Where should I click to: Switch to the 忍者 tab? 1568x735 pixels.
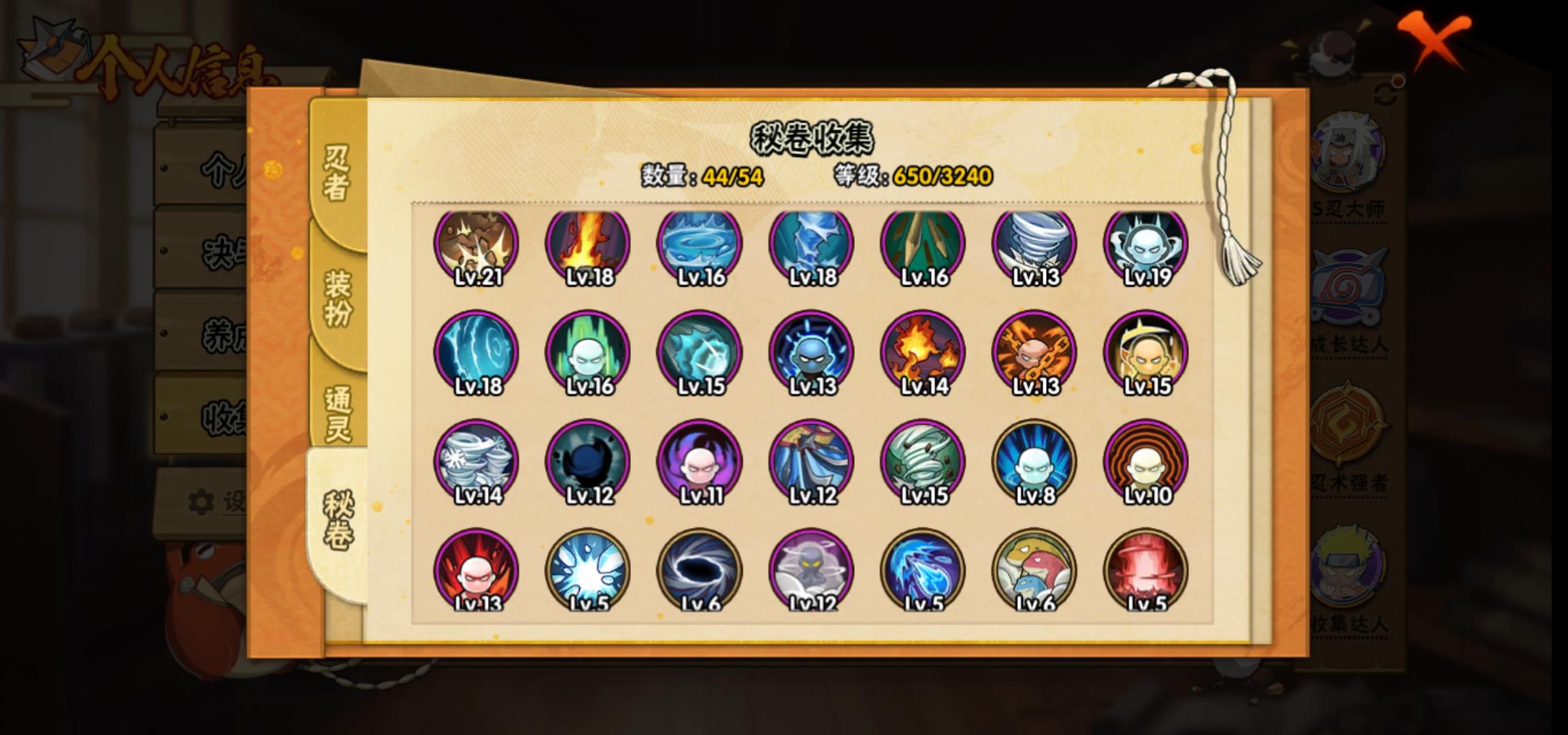337,173
